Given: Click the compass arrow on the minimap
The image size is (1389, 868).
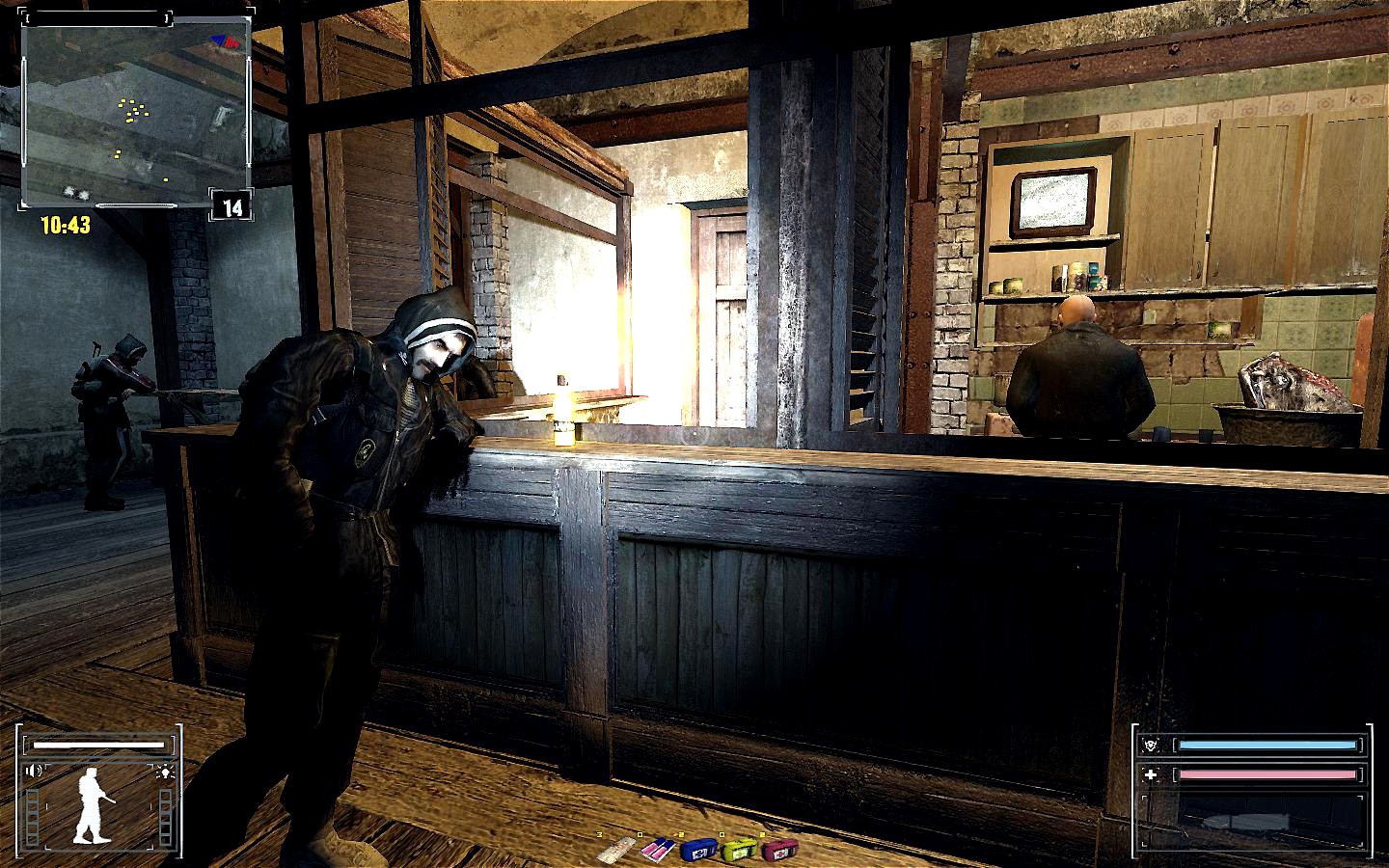Looking at the screenshot, I should (x=225, y=41).
